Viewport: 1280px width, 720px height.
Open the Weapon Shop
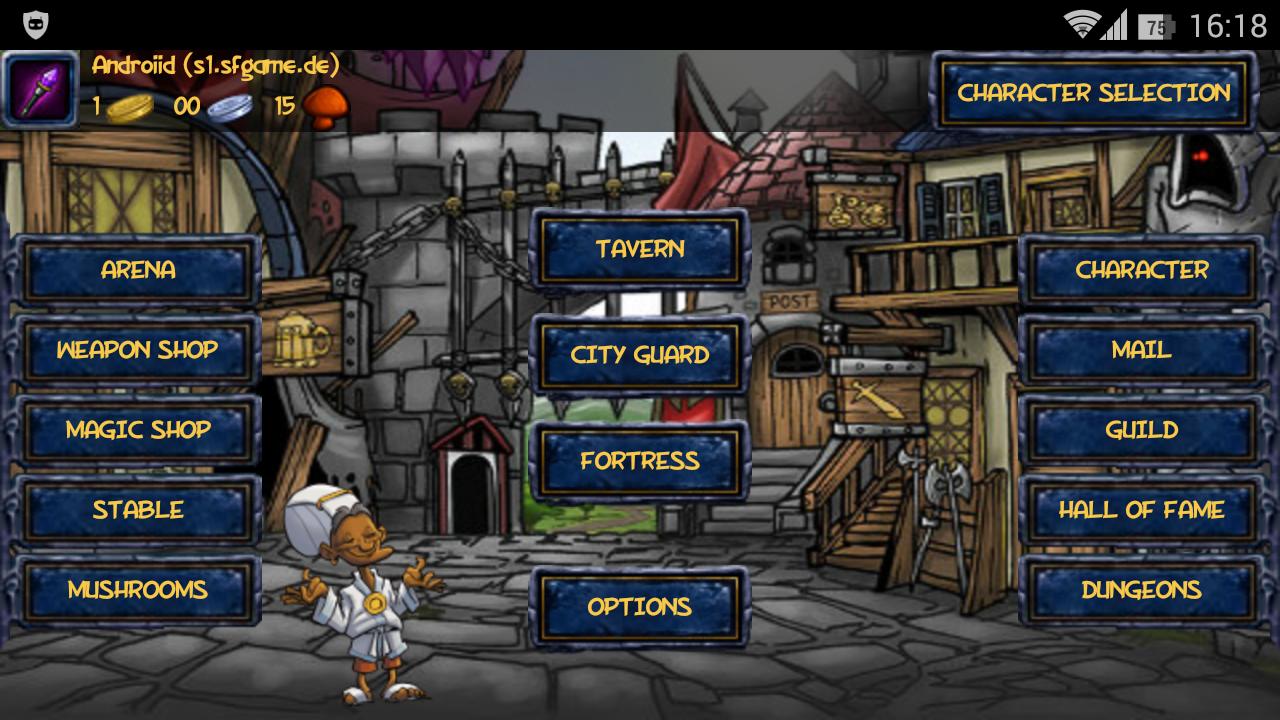139,350
